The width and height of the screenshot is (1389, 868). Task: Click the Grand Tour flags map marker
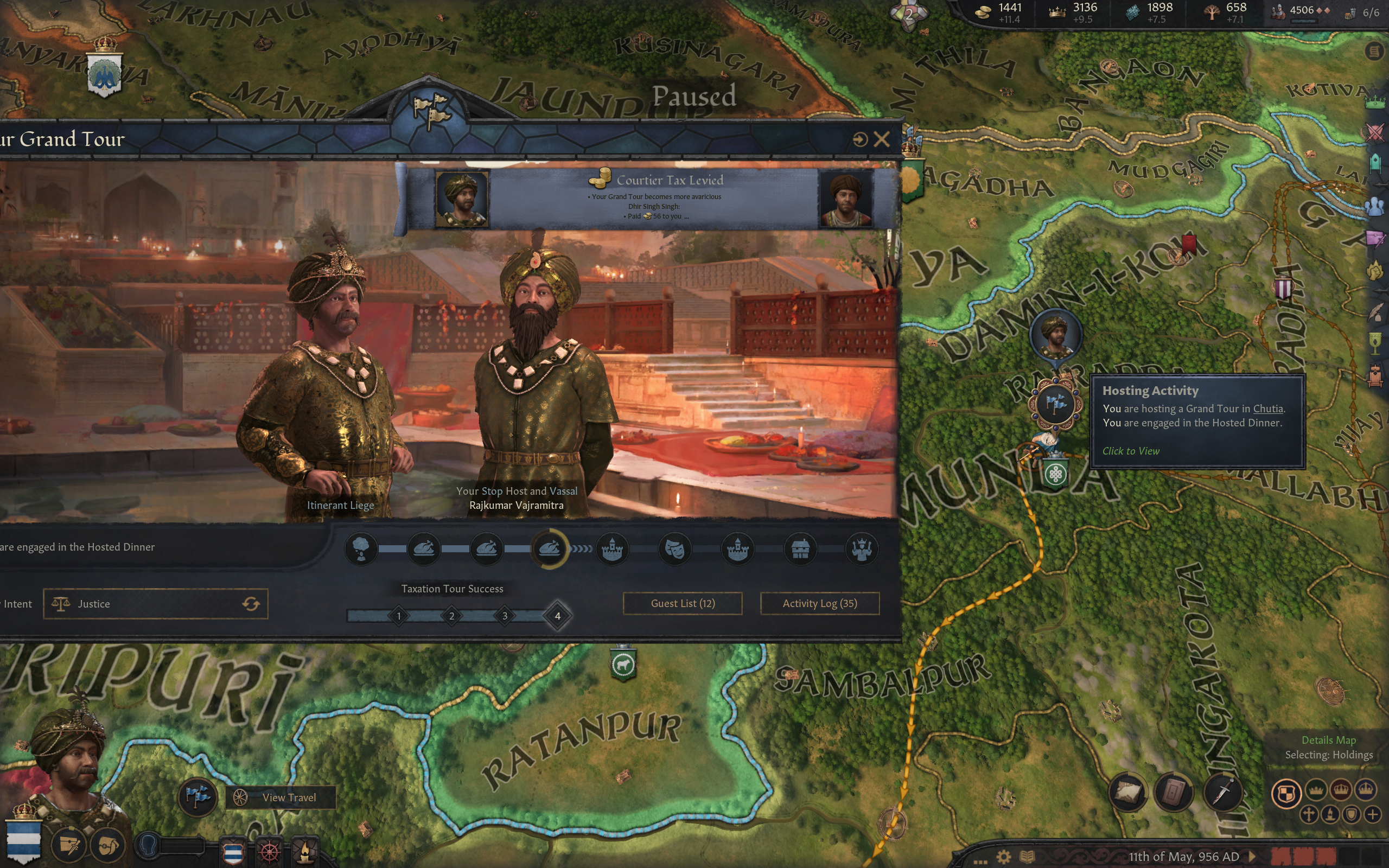pos(1055,404)
